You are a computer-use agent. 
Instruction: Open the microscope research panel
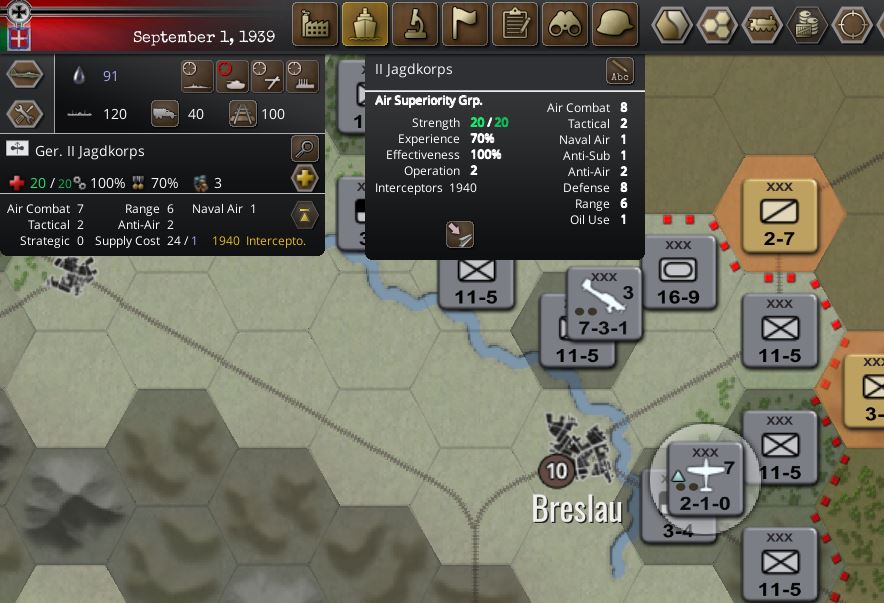tap(415, 24)
